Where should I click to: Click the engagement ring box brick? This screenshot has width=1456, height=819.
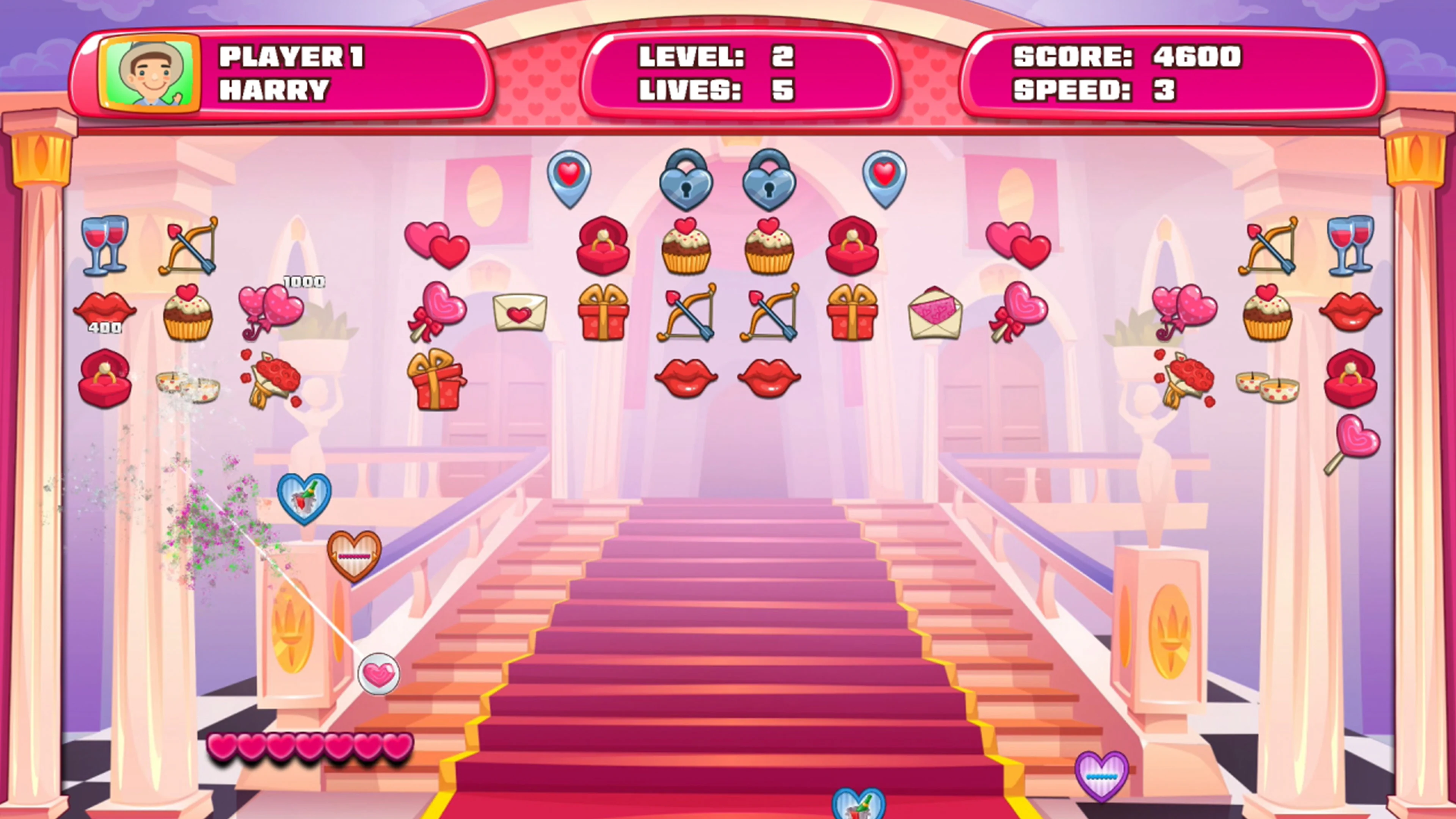click(x=604, y=247)
